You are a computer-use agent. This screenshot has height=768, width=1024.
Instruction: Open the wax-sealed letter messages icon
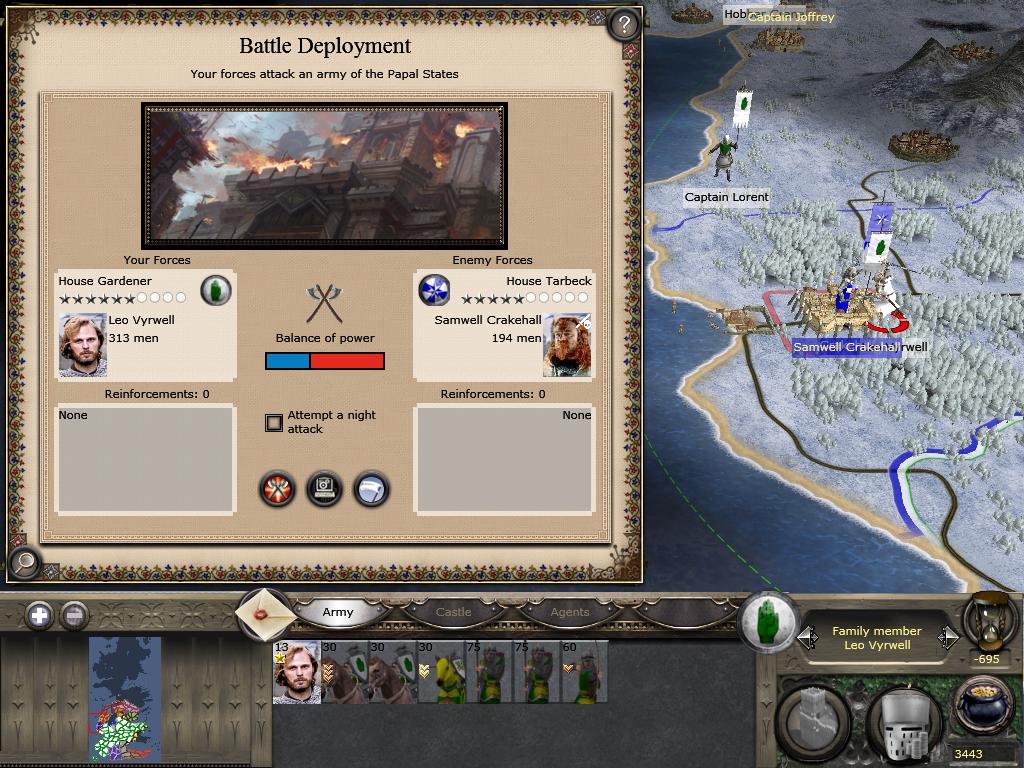[x=265, y=612]
